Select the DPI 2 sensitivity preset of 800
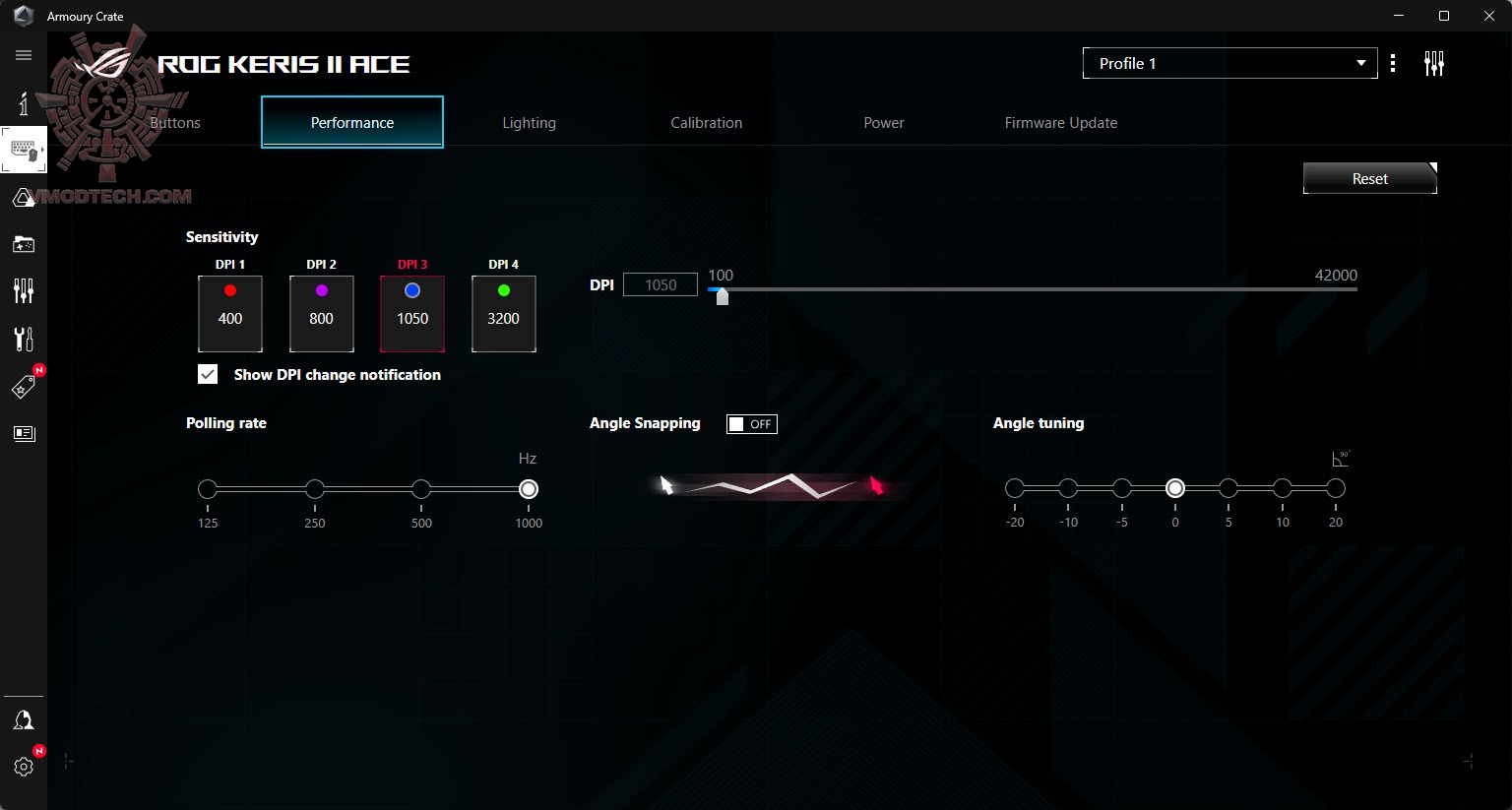 321,313
